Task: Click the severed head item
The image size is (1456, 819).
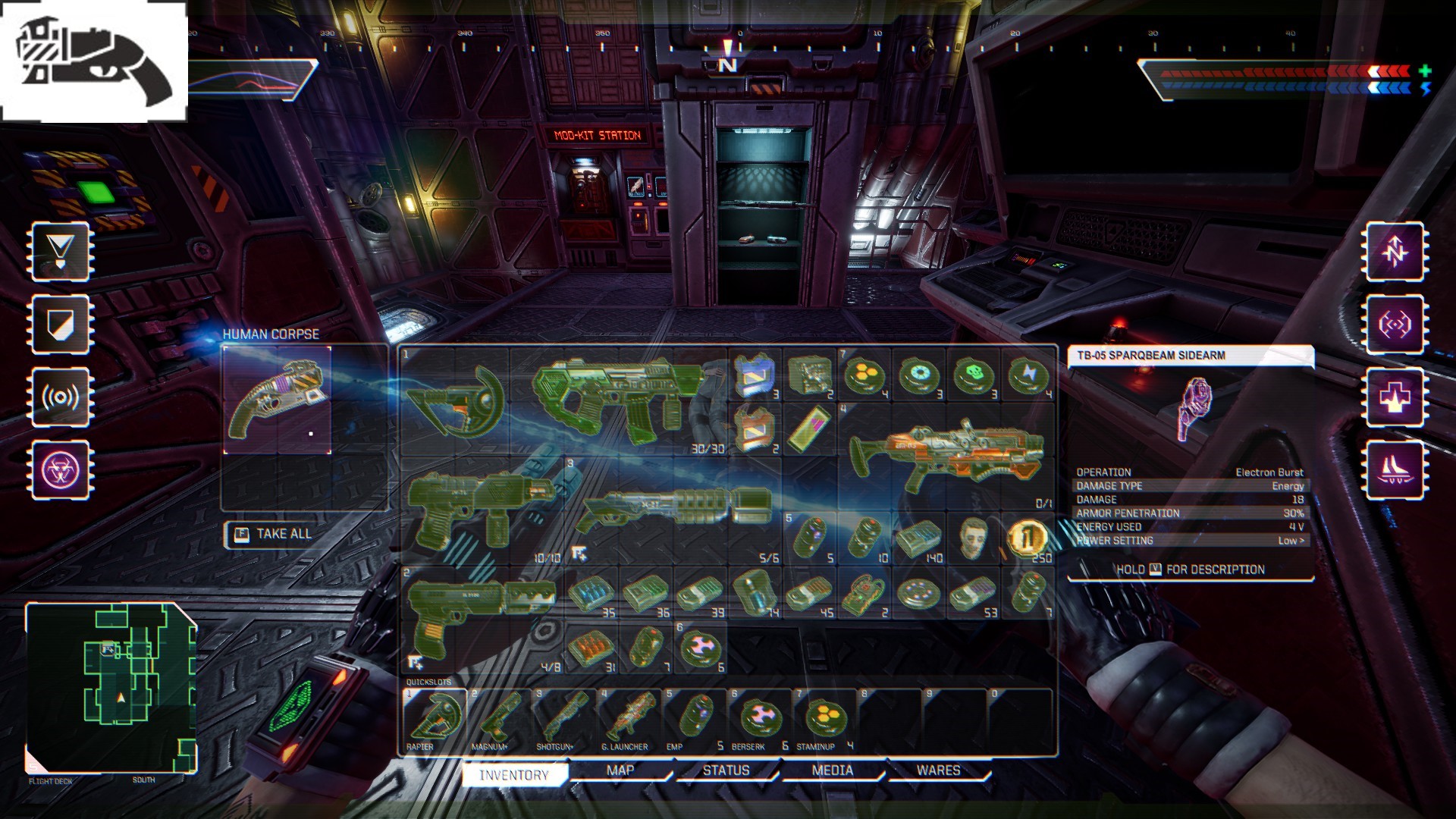Action: tap(974, 538)
